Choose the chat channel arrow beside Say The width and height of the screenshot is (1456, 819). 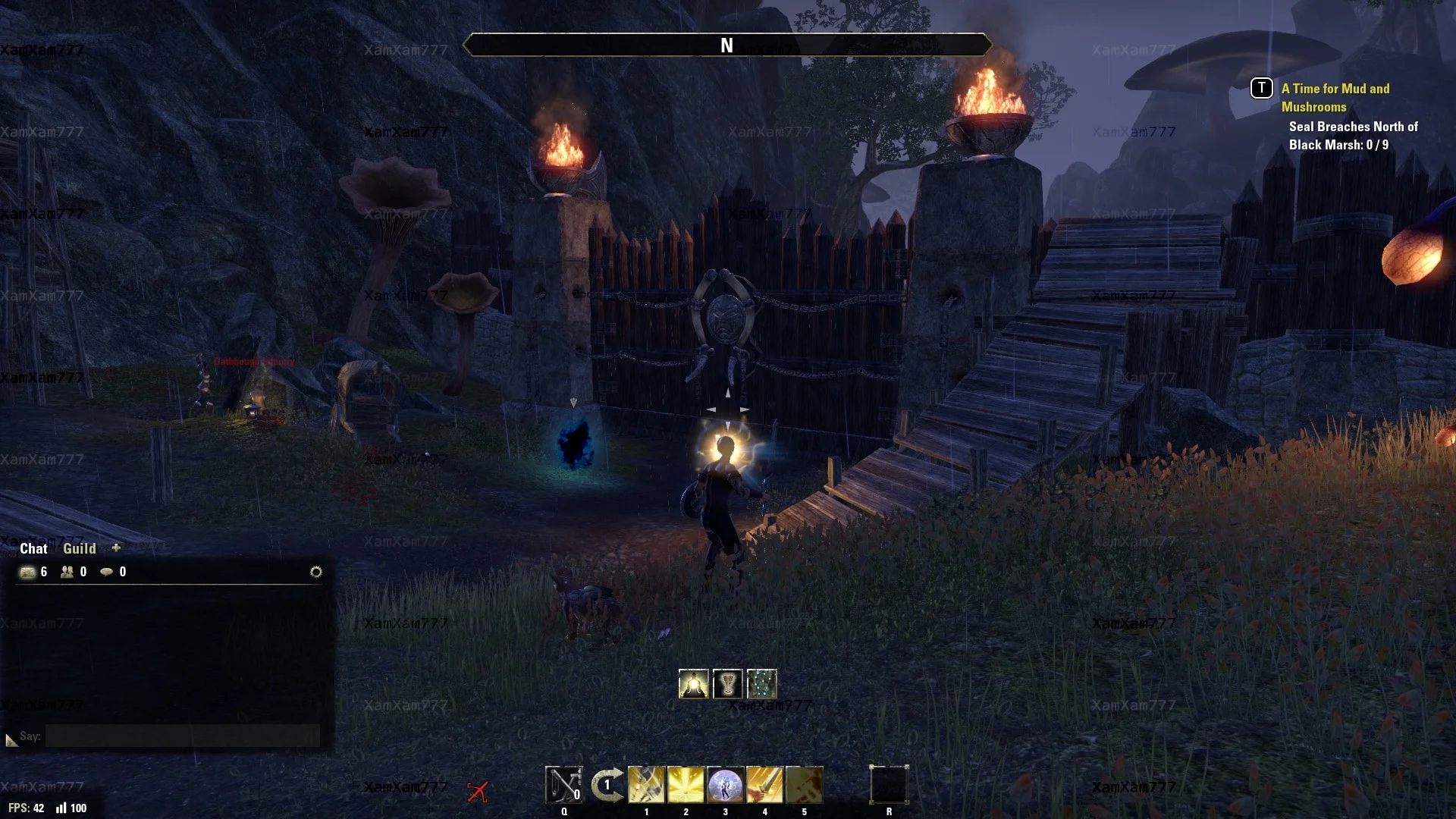click(x=11, y=739)
